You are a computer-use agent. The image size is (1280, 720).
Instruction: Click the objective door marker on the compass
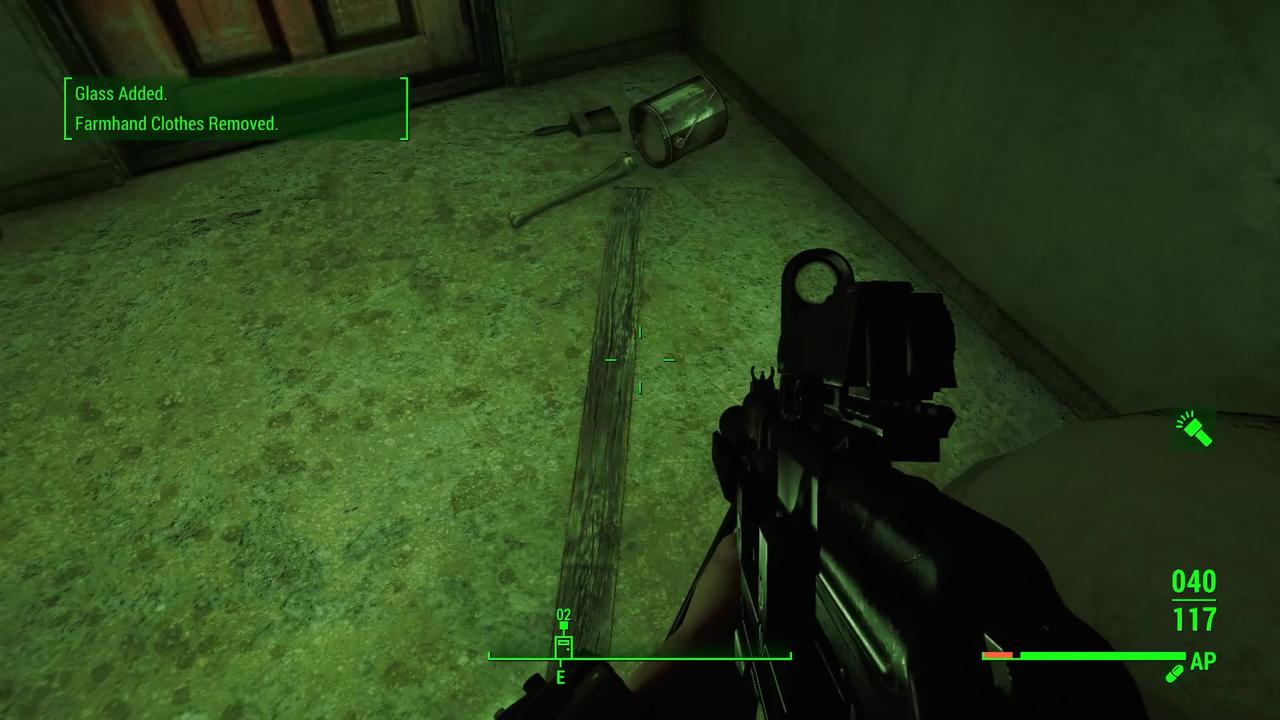point(563,648)
